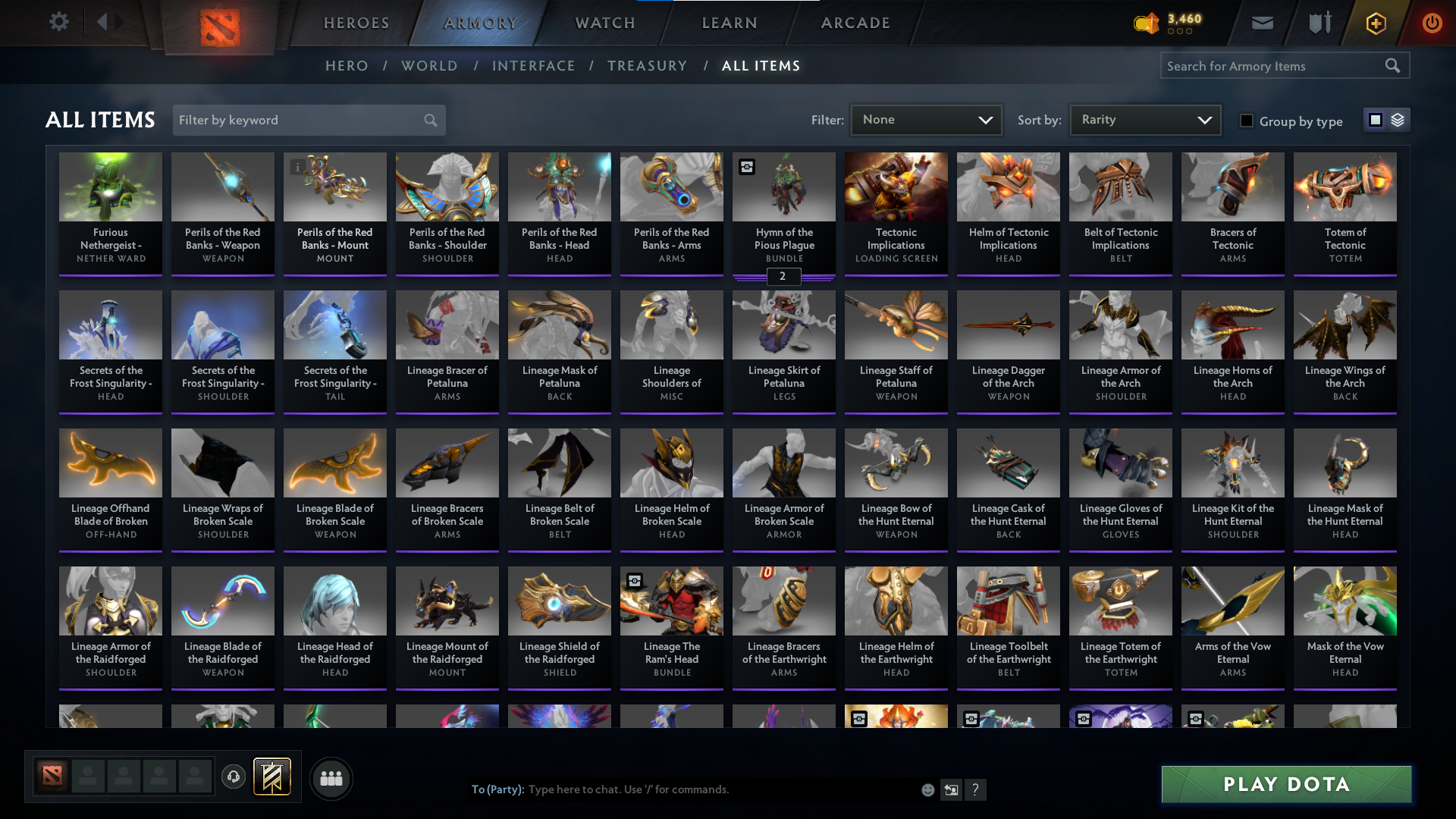Open the Armory search magnifier icon

point(1393,66)
